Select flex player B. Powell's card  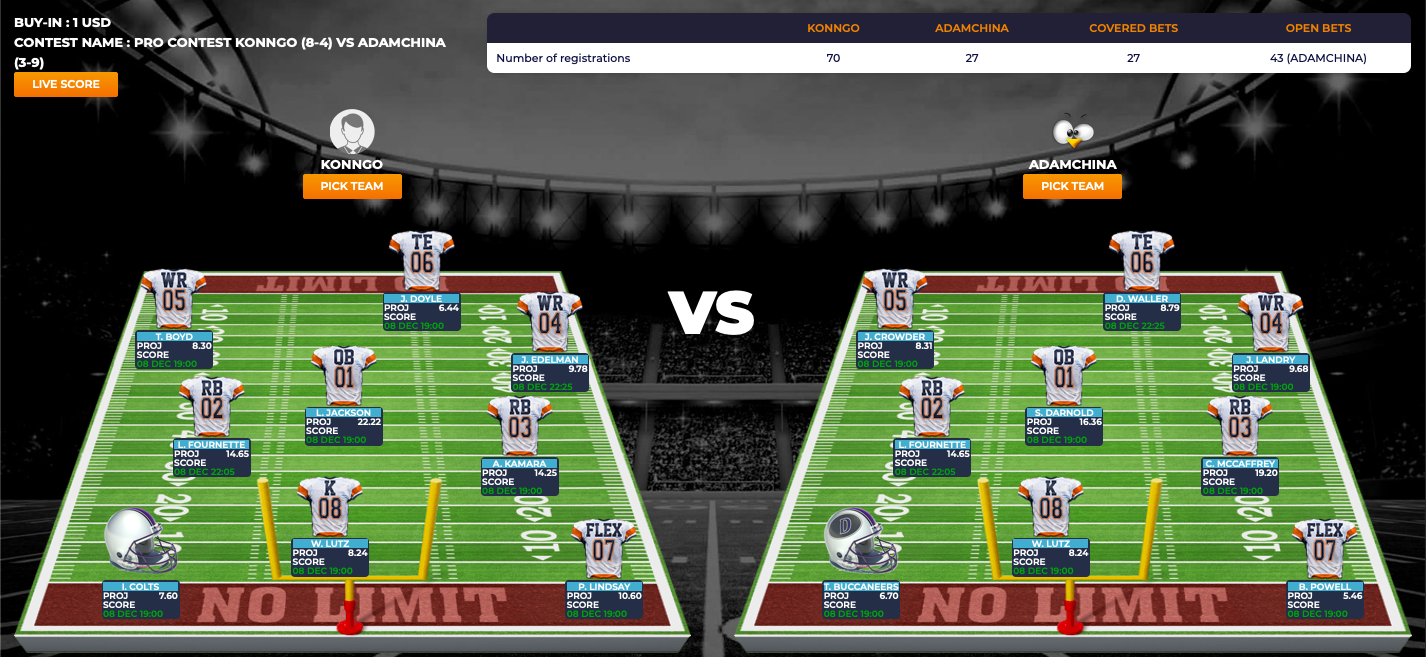pyautogui.click(x=1325, y=599)
